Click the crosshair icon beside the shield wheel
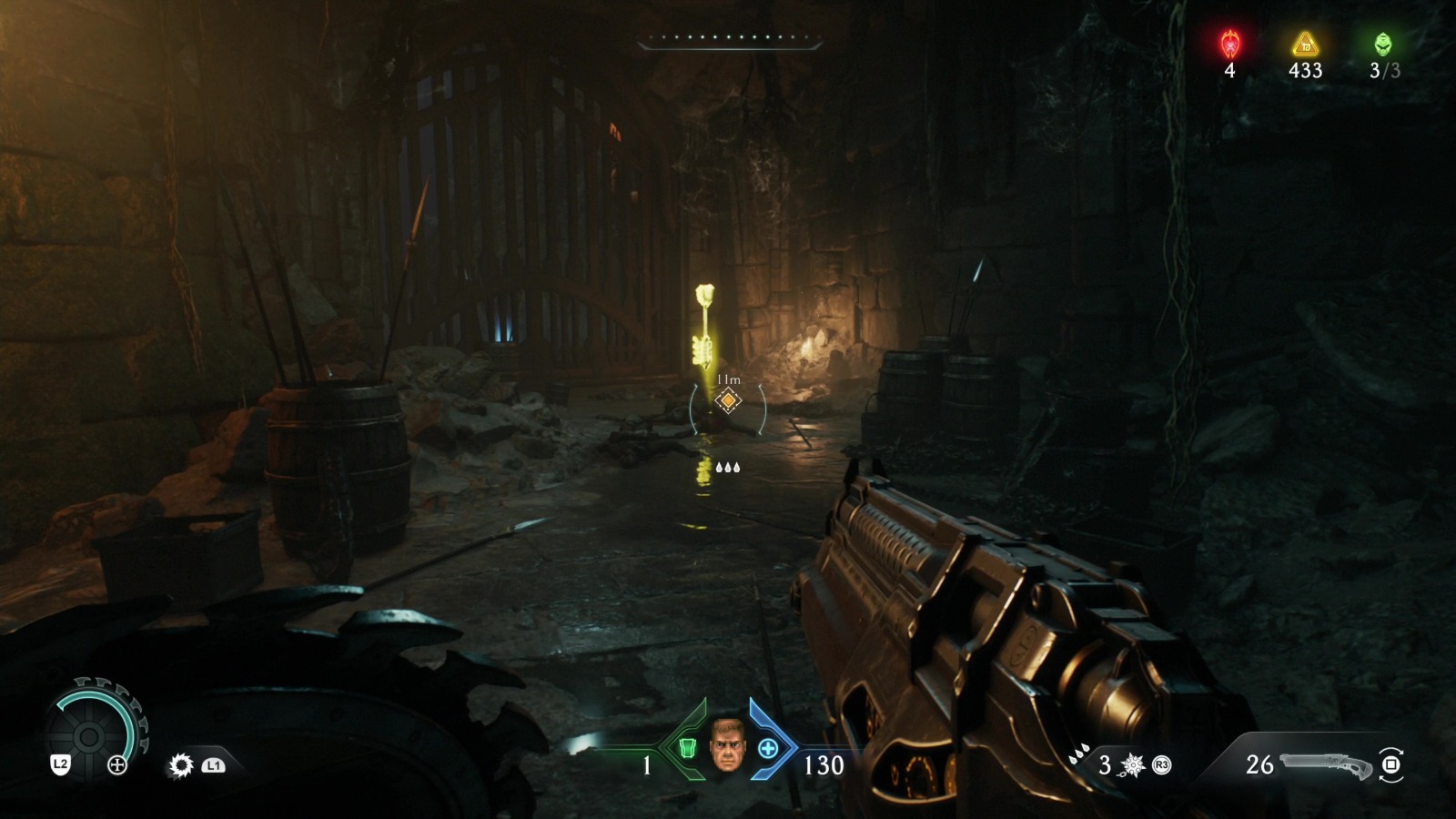 pyautogui.click(x=117, y=765)
